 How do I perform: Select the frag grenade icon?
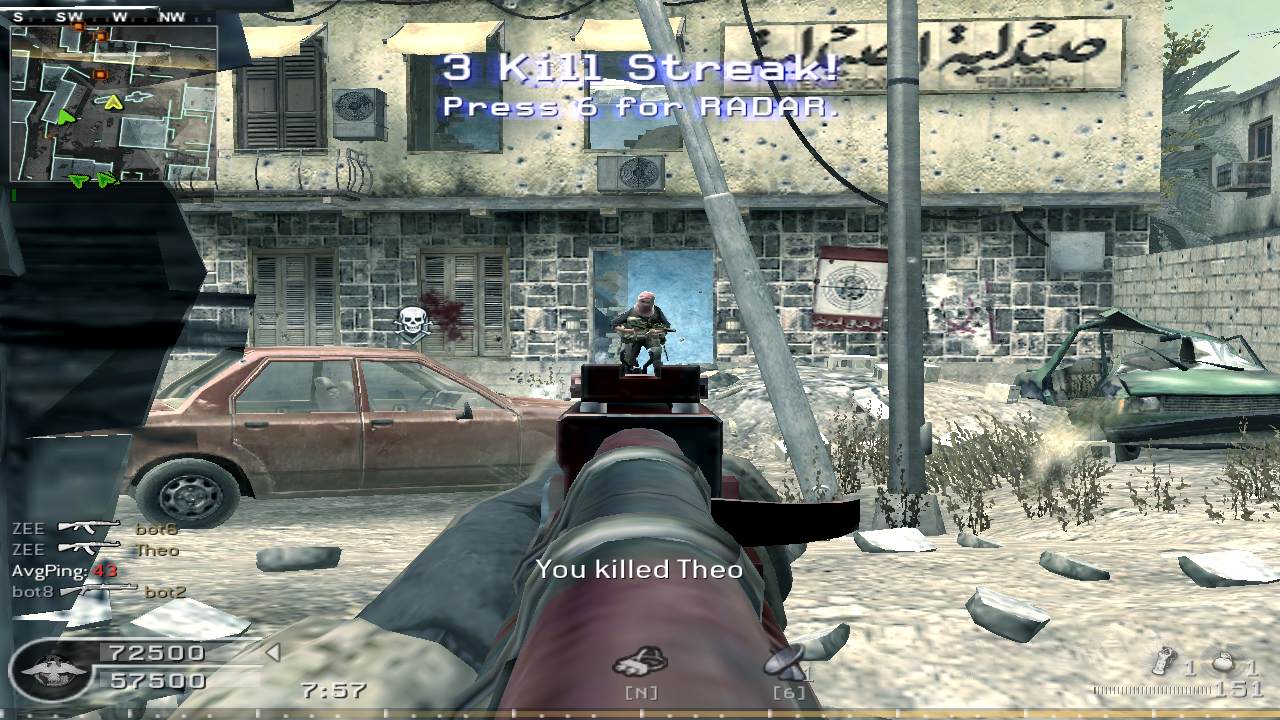[1222, 665]
